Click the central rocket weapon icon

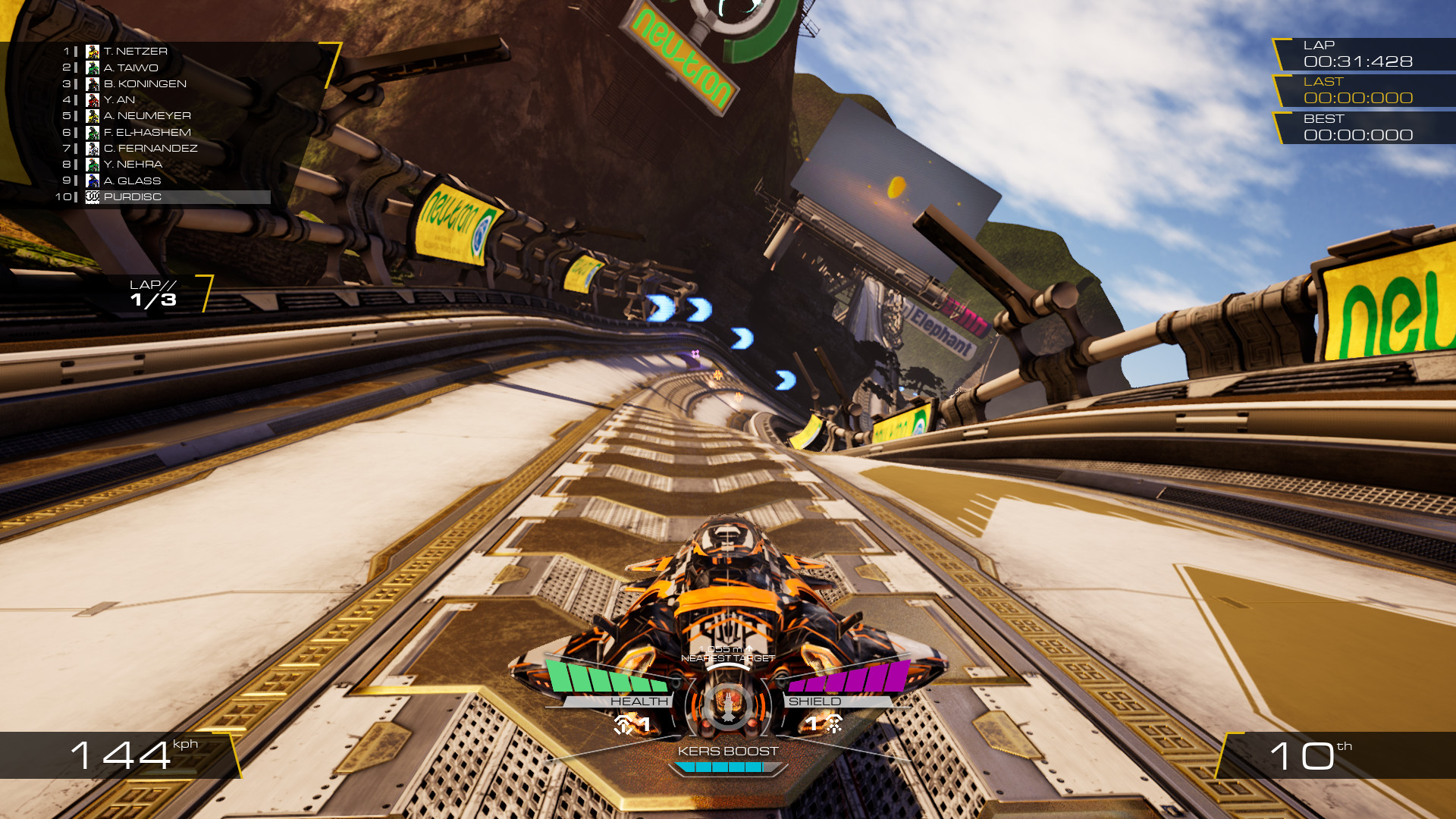coord(728,705)
